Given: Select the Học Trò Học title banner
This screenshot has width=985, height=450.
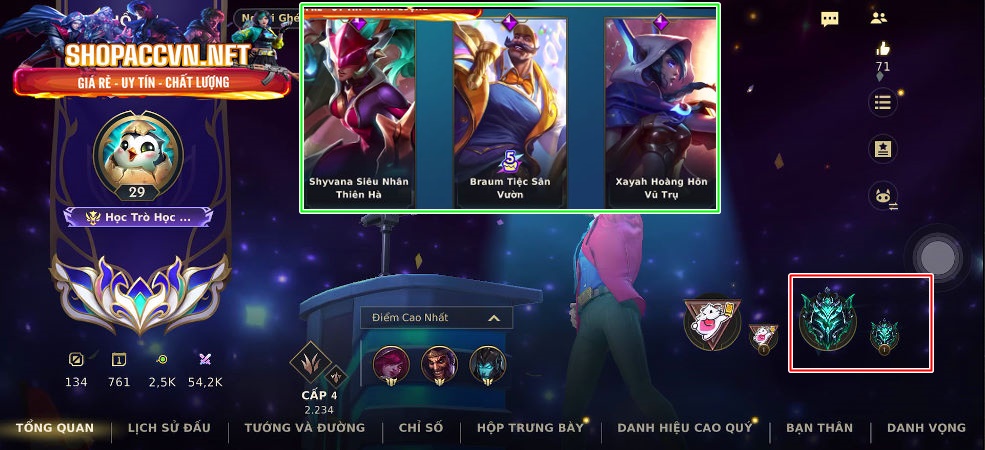Looking at the screenshot, I should click(x=137, y=217).
